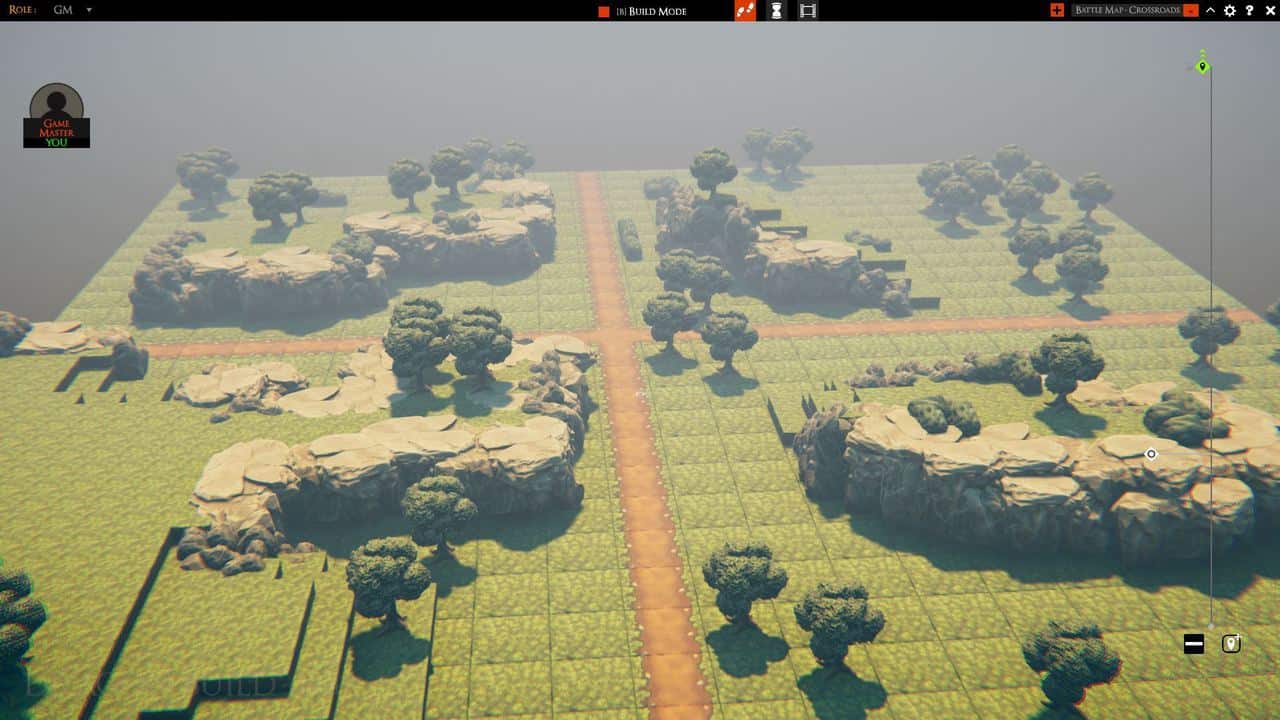Collapse the top bar with the chevron arrow
Screen dimensions: 1280x720
[x=1209, y=11]
